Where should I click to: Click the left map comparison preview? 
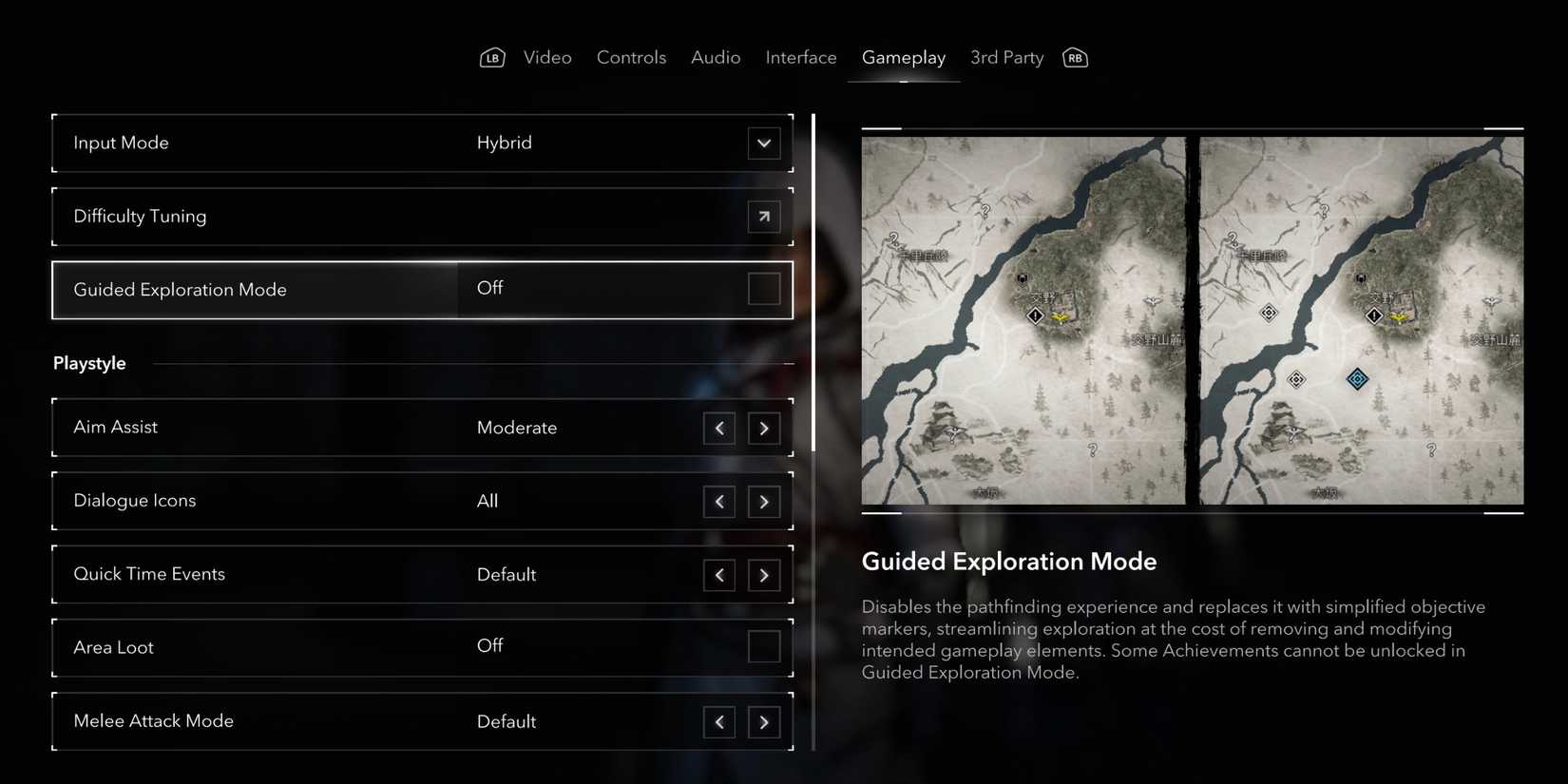1023,319
